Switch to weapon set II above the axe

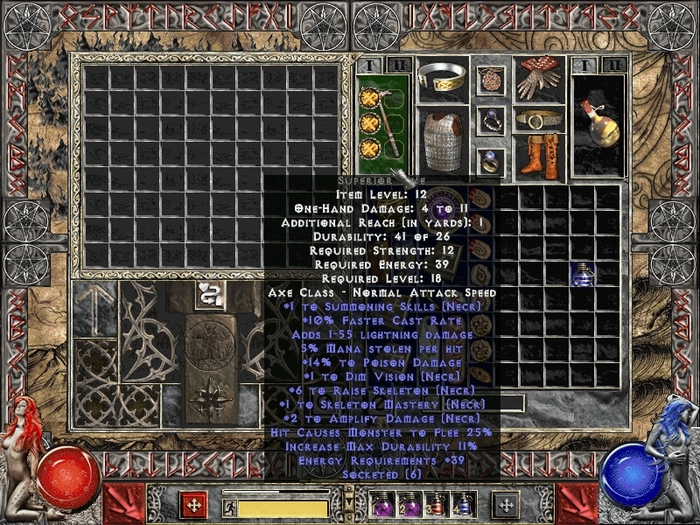coord(397,65)
